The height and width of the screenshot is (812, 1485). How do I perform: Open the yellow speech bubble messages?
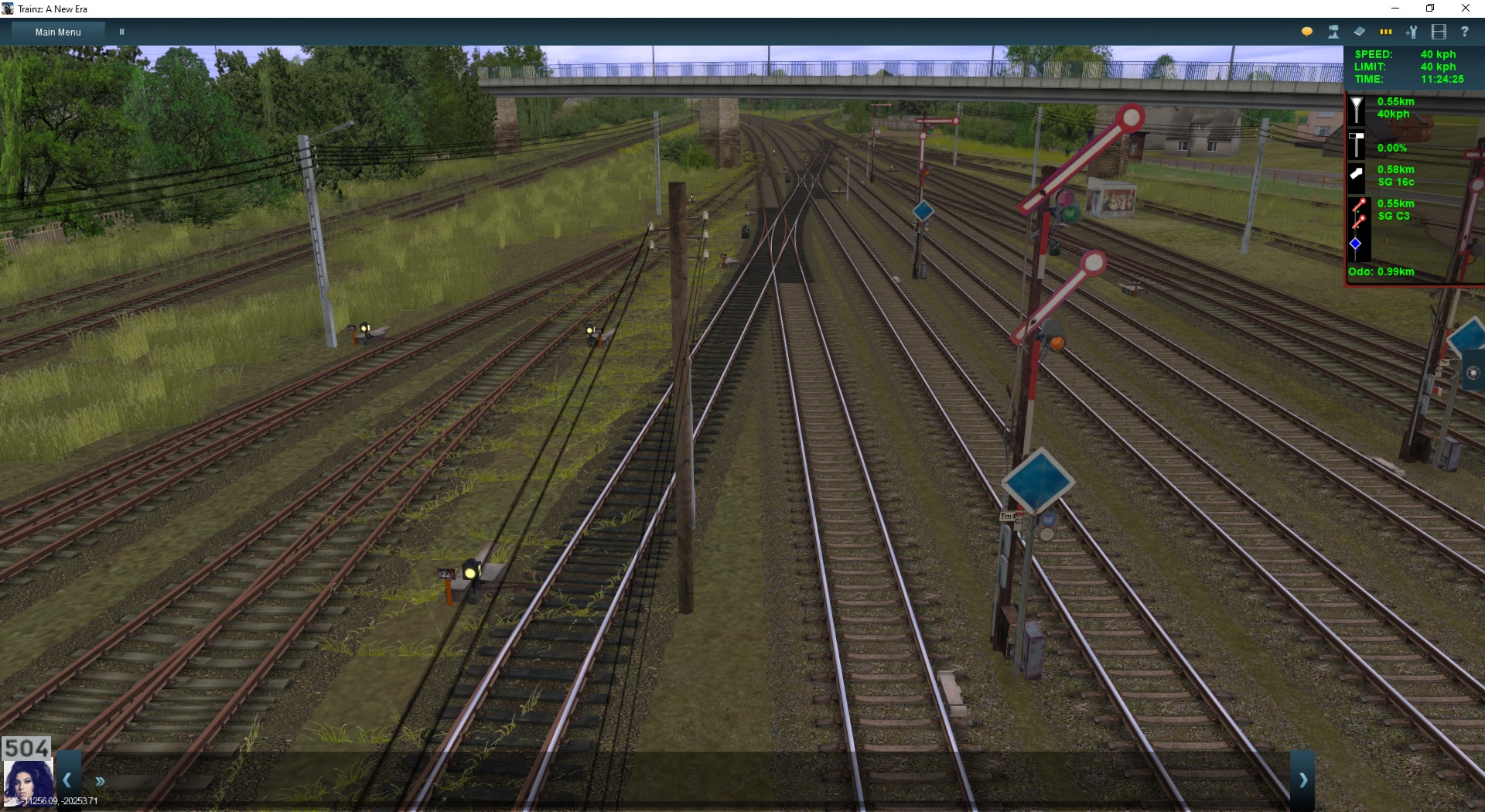[x=1307, y=32]
